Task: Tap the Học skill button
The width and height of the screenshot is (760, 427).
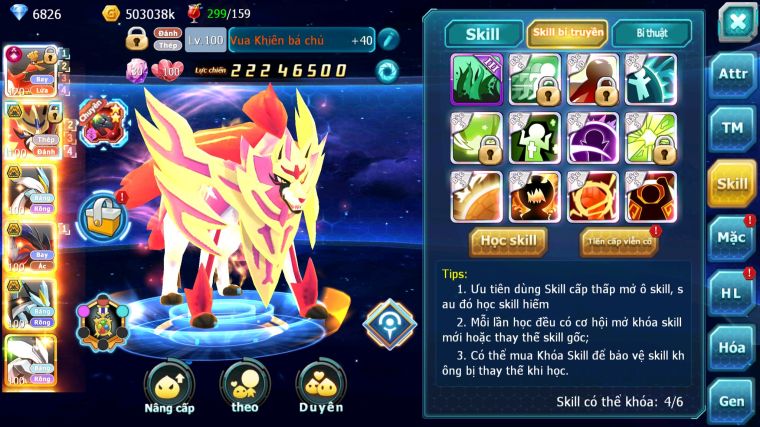Action: coord(509,240)
